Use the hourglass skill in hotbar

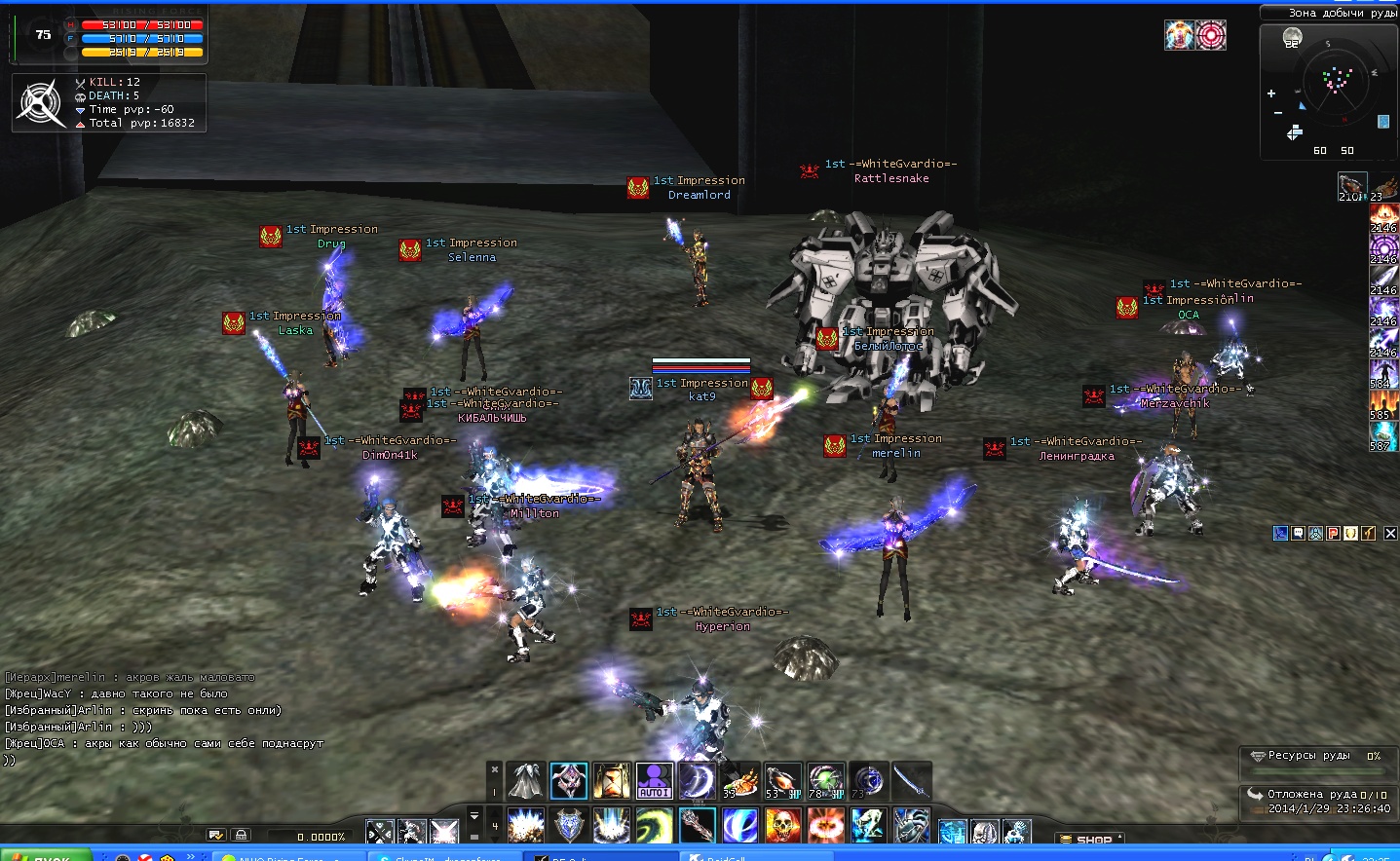tap(612, 781)
